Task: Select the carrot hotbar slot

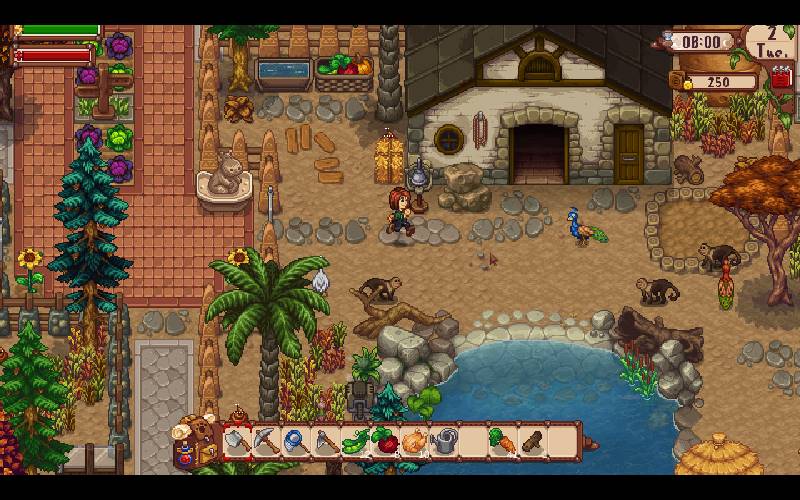Action: 503,441
